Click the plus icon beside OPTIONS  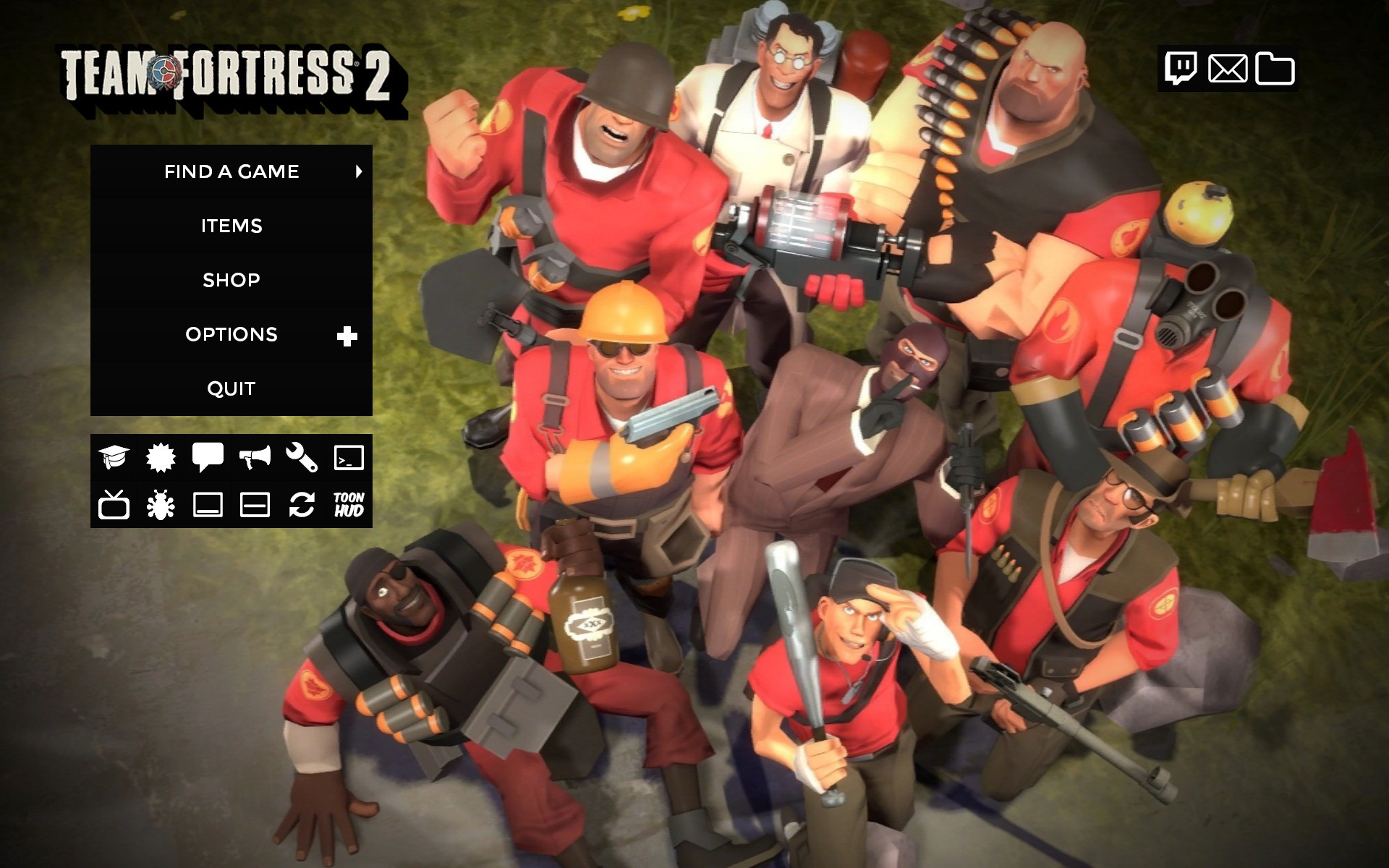(x=347, y=334)
